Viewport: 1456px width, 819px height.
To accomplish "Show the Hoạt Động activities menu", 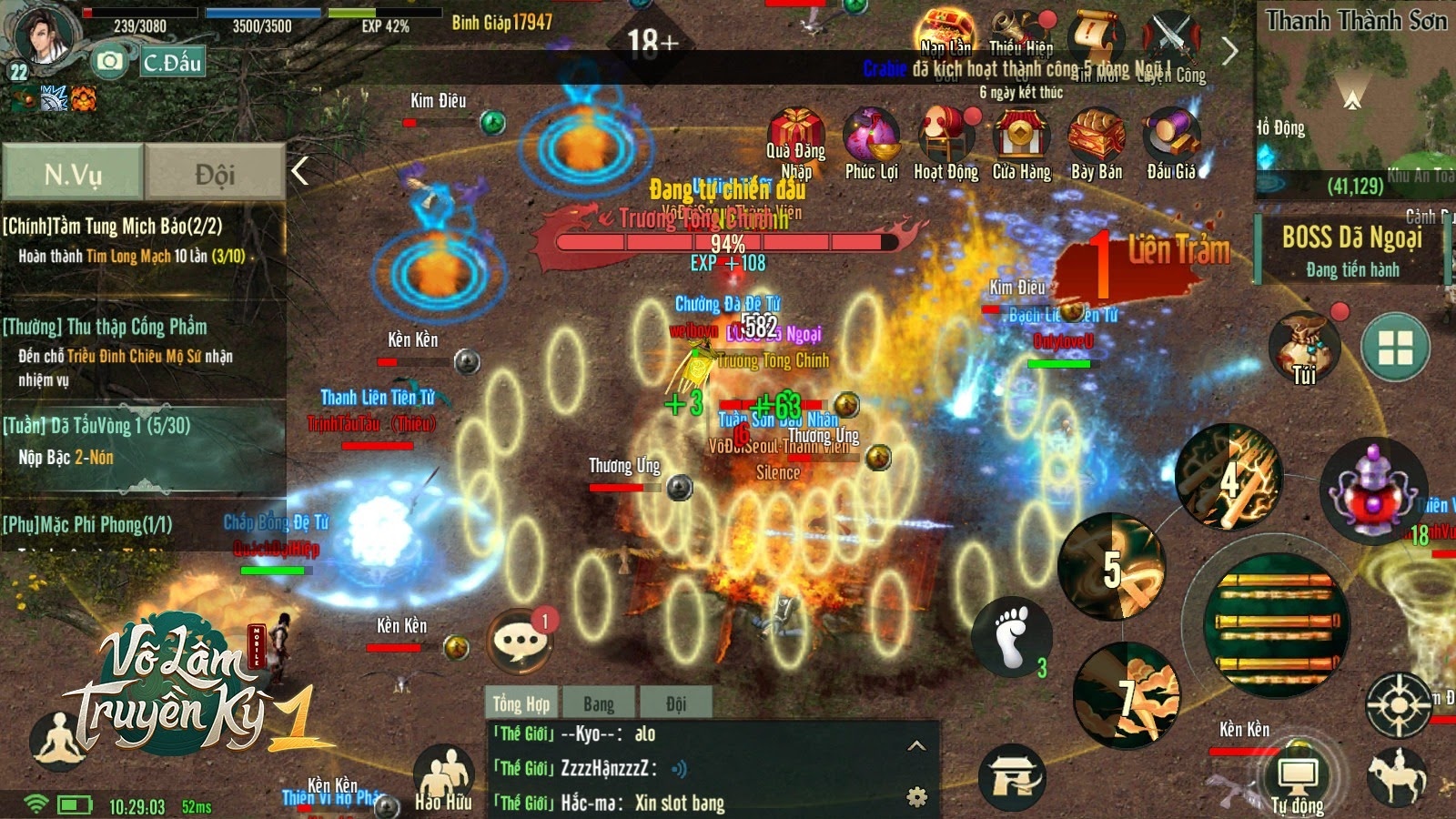I will 945,135.
